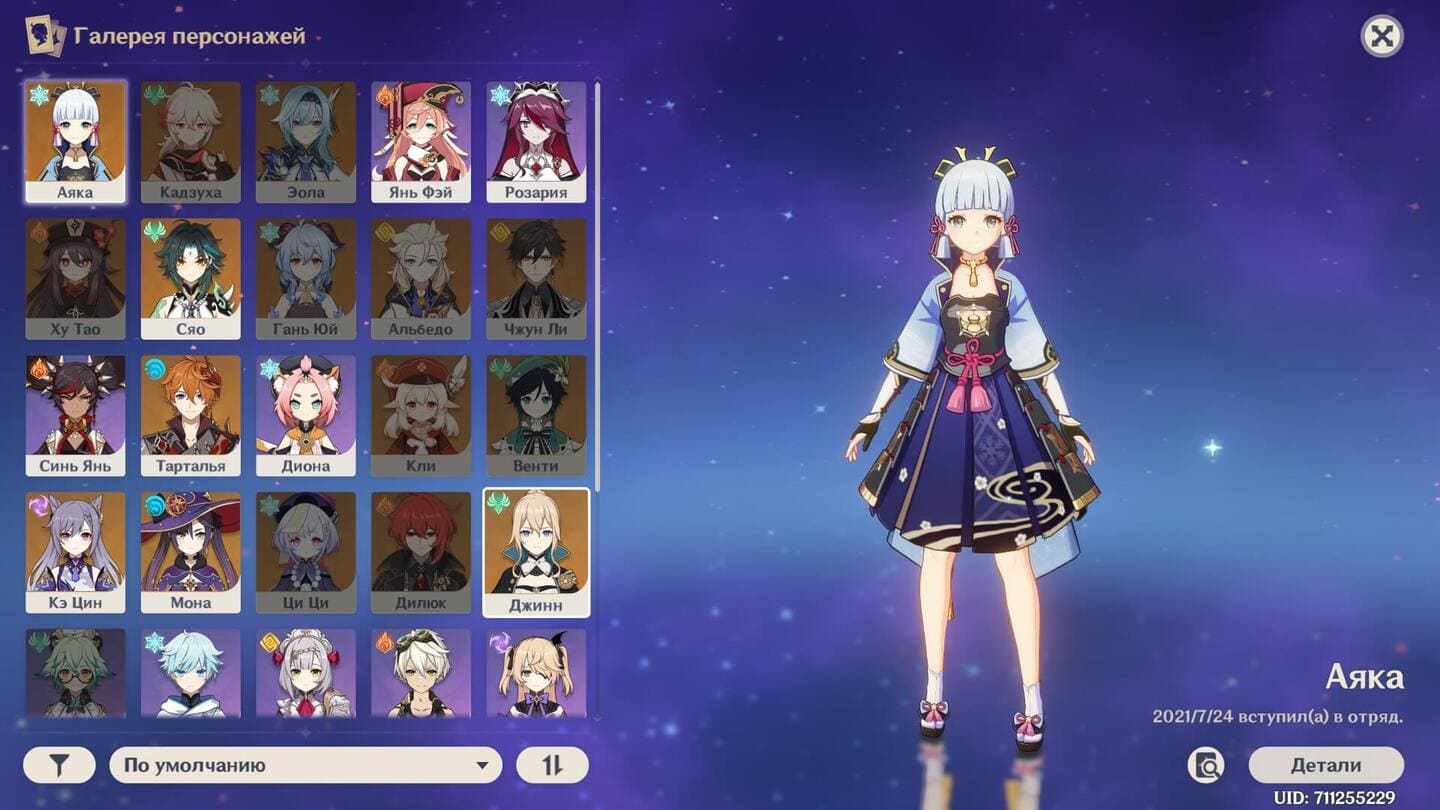Image resolution: width=1440 pixels, height=810 pixels.
Task: Open the character filter funnel button
Action: pyautogui.click(x=59, y=766)
